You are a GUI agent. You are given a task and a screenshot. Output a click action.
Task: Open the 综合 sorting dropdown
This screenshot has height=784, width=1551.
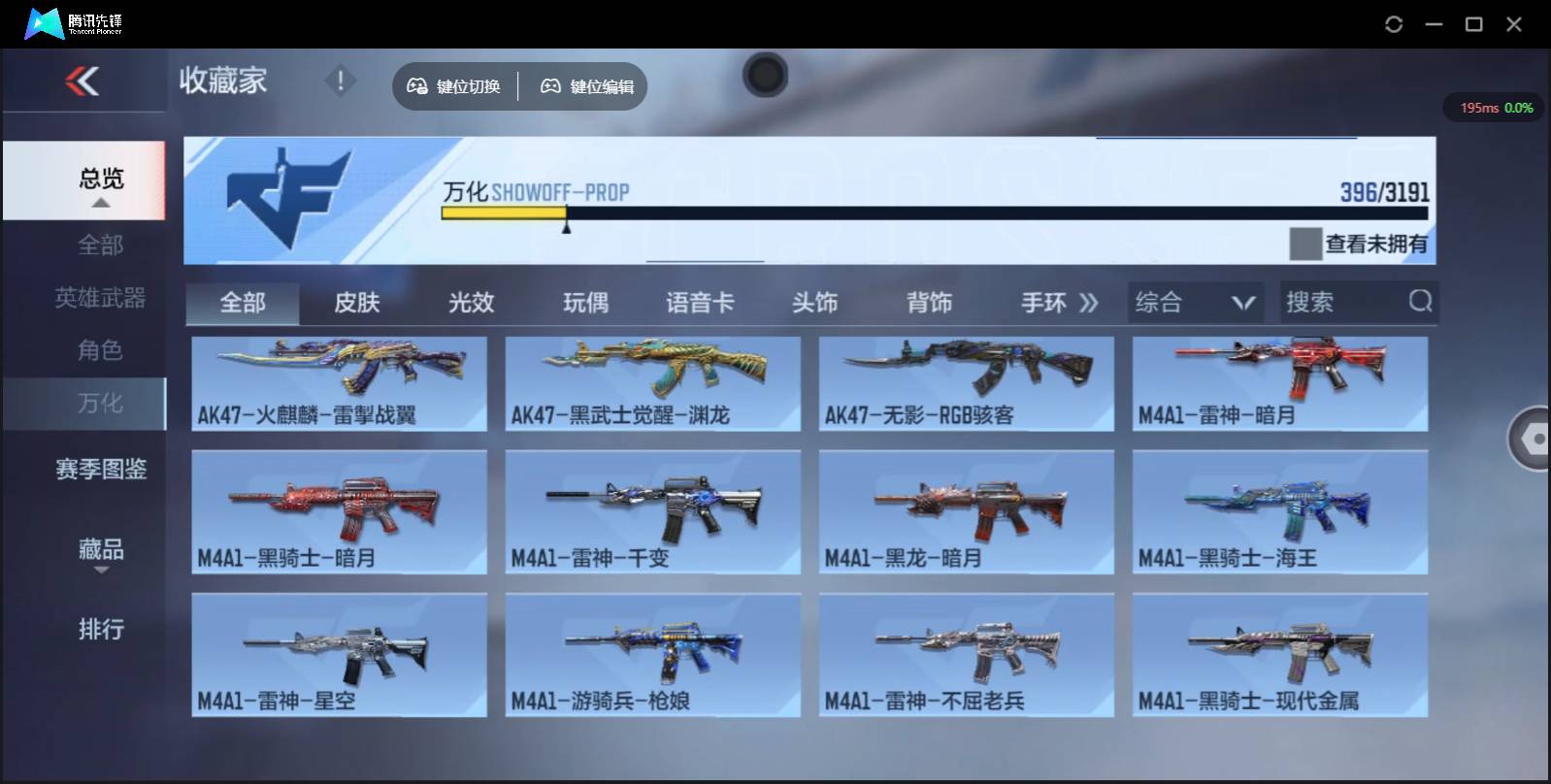[x=1194, y=302]
